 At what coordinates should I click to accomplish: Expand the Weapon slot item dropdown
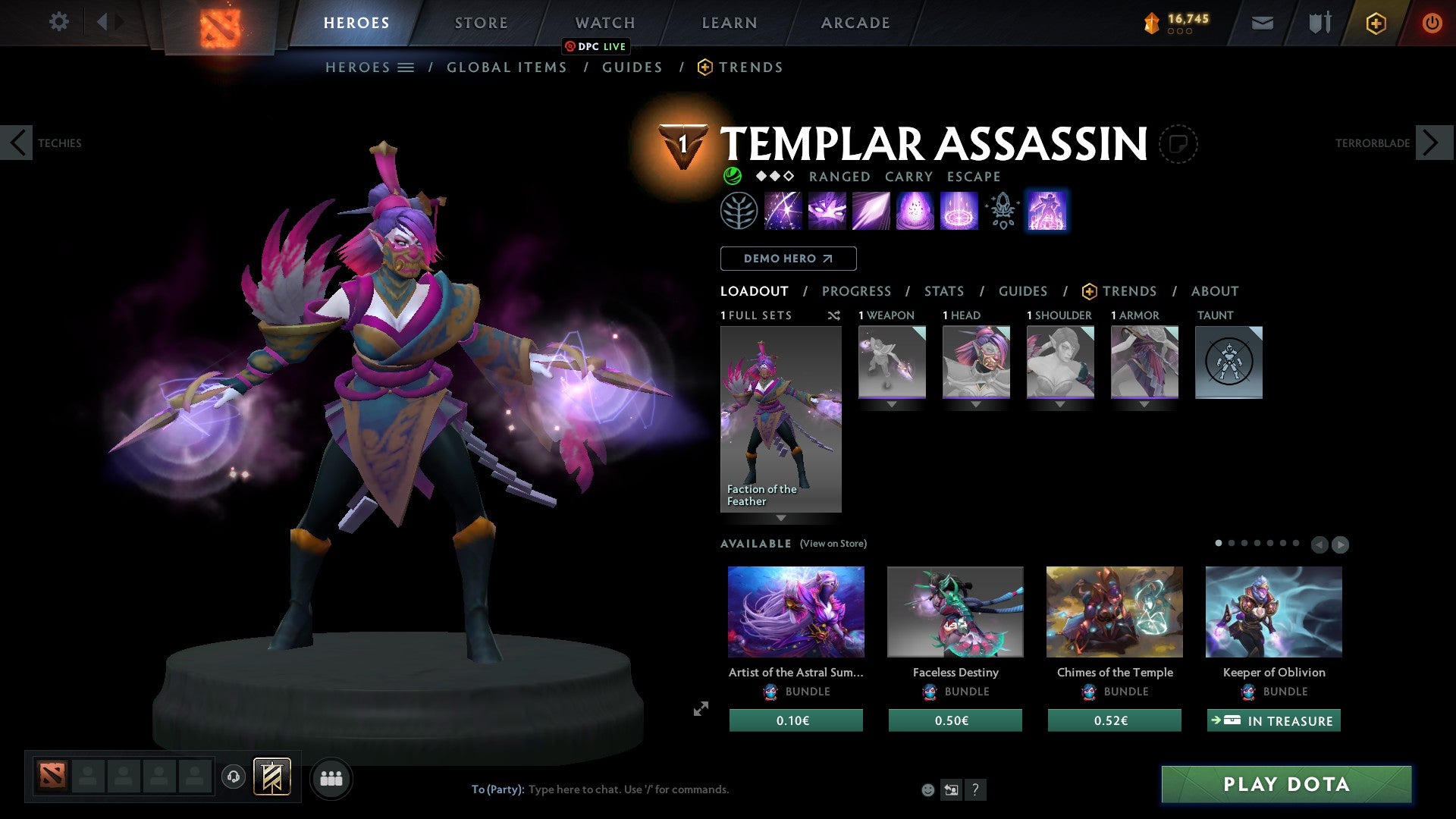892,404
